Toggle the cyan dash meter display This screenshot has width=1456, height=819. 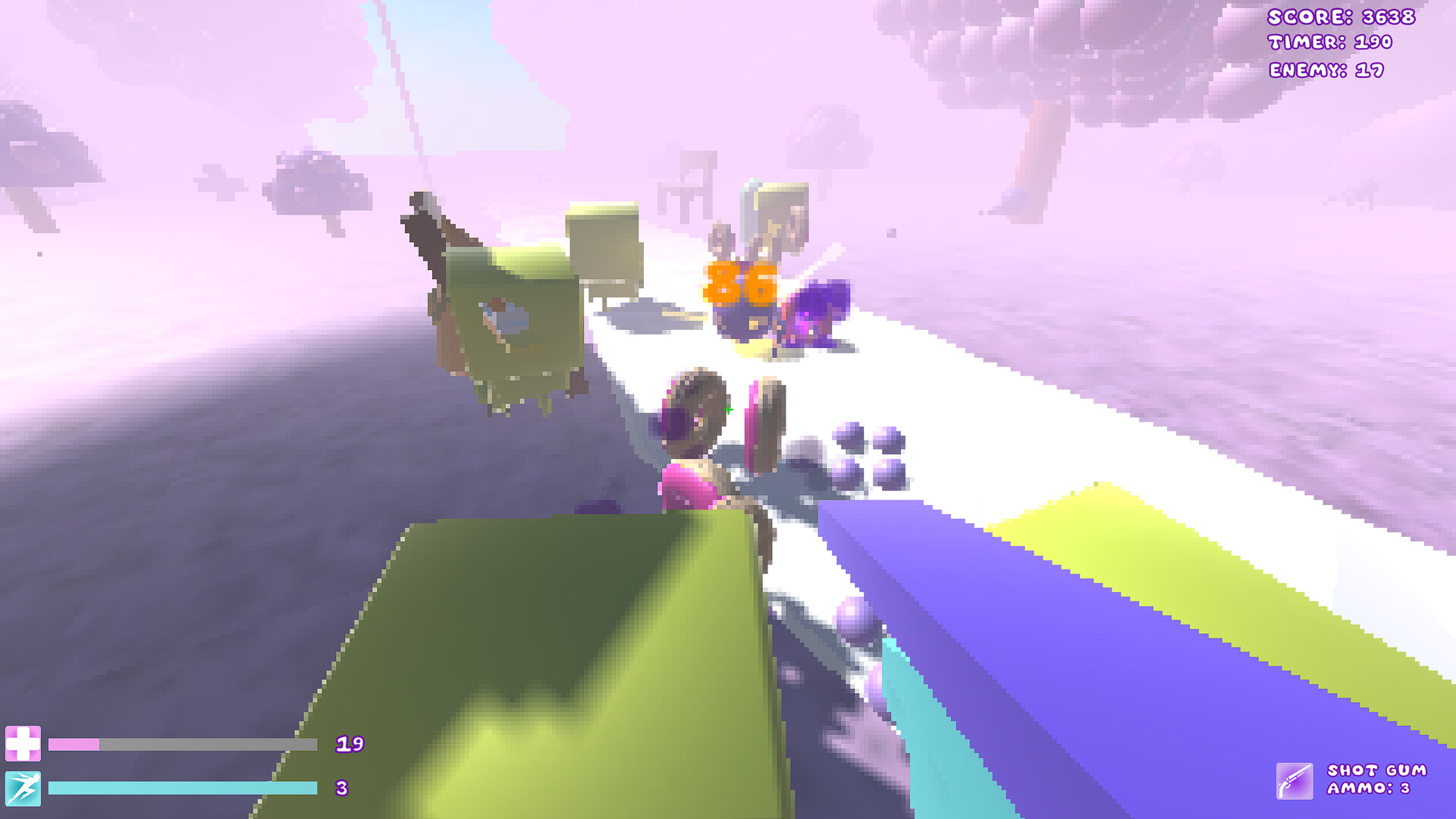(182, 787)
